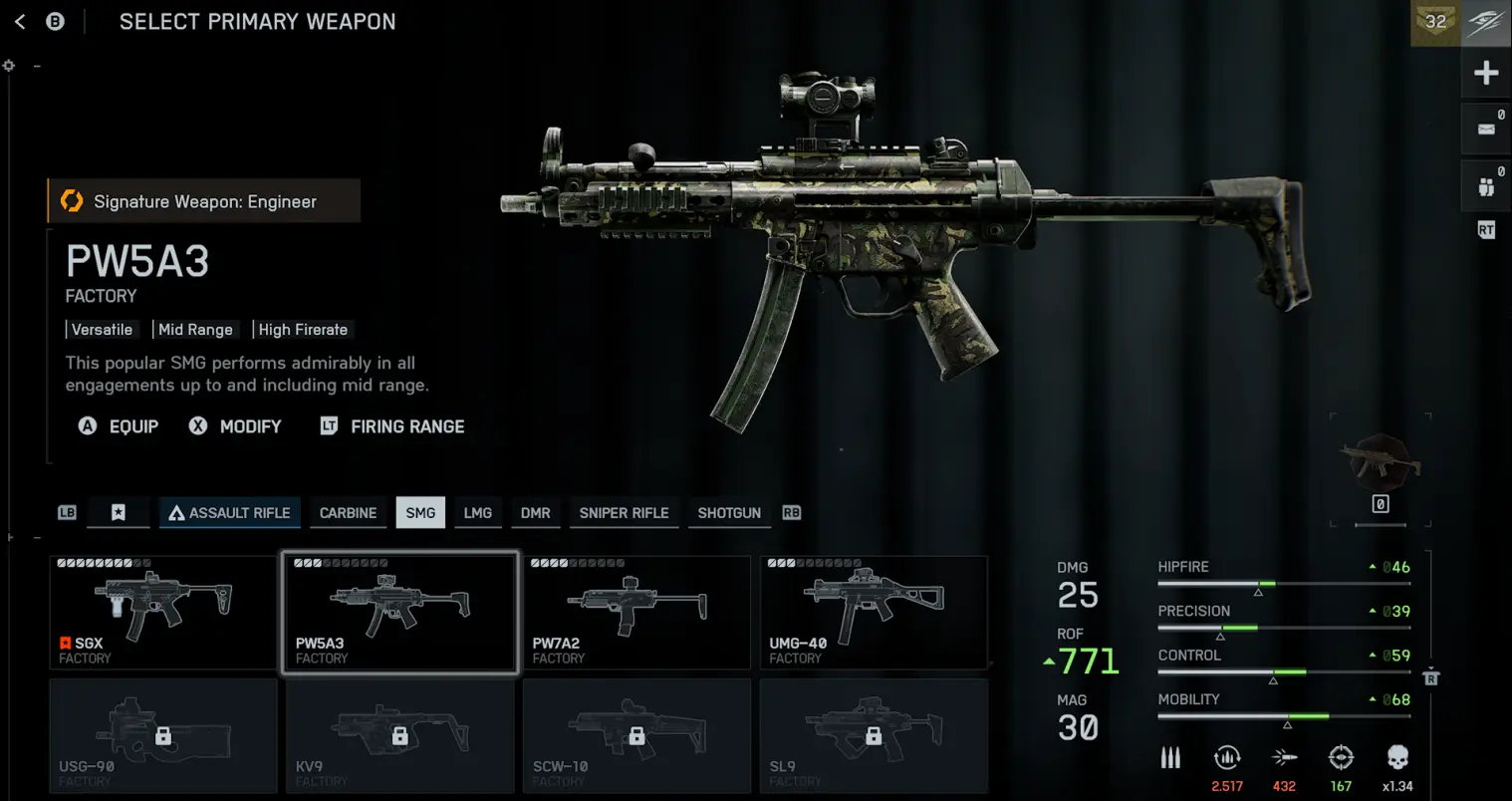The height and width of the screenshot is (801, 1512).
Task: Equip the PW5A3 weapon
Action: coord(119,426)
